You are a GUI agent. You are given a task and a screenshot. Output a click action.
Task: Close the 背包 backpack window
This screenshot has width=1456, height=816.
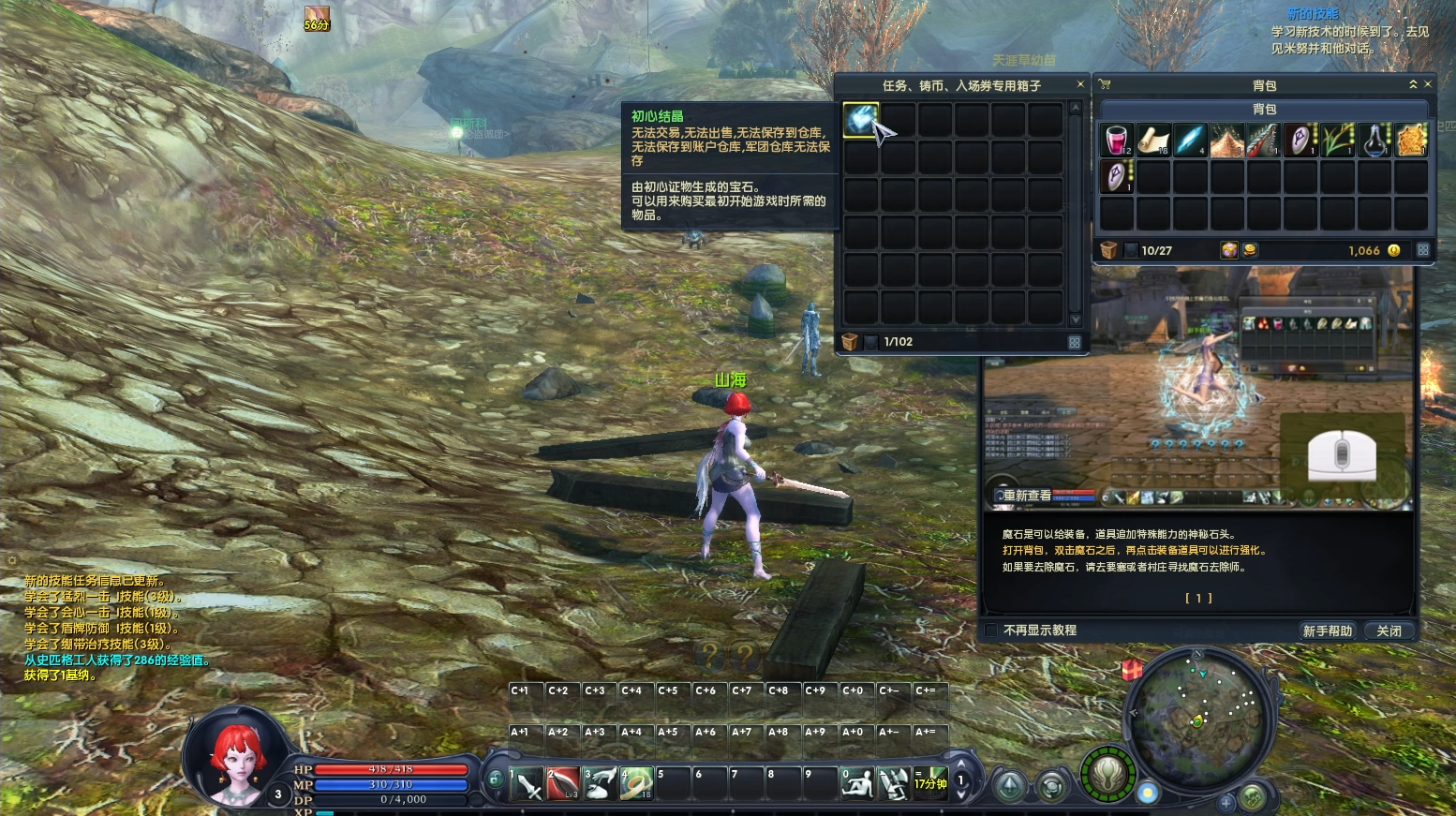pyautogui.click(x=1428, y=84)
